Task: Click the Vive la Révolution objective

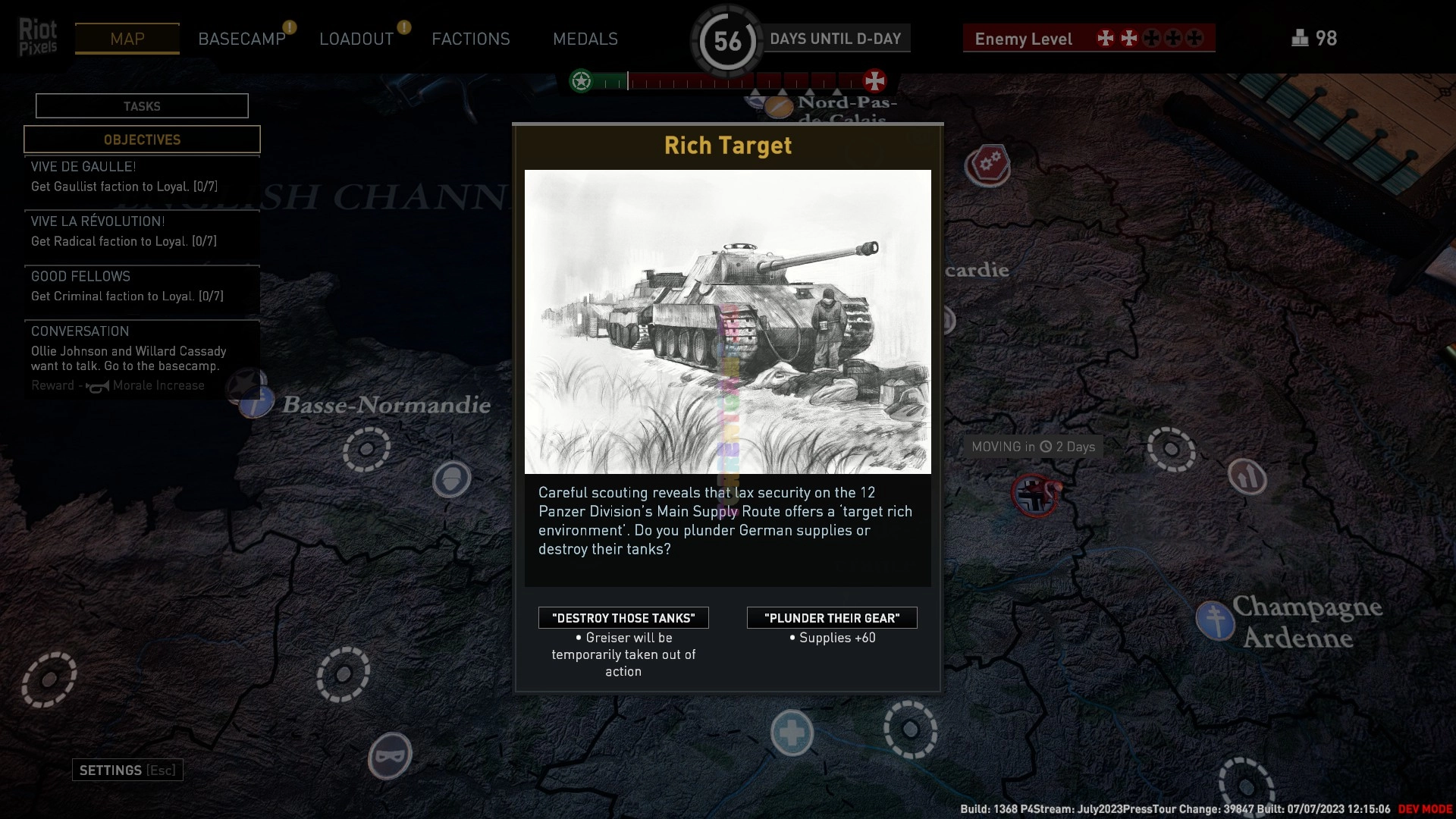Action: pyautogui.click(x=142, y=231)
